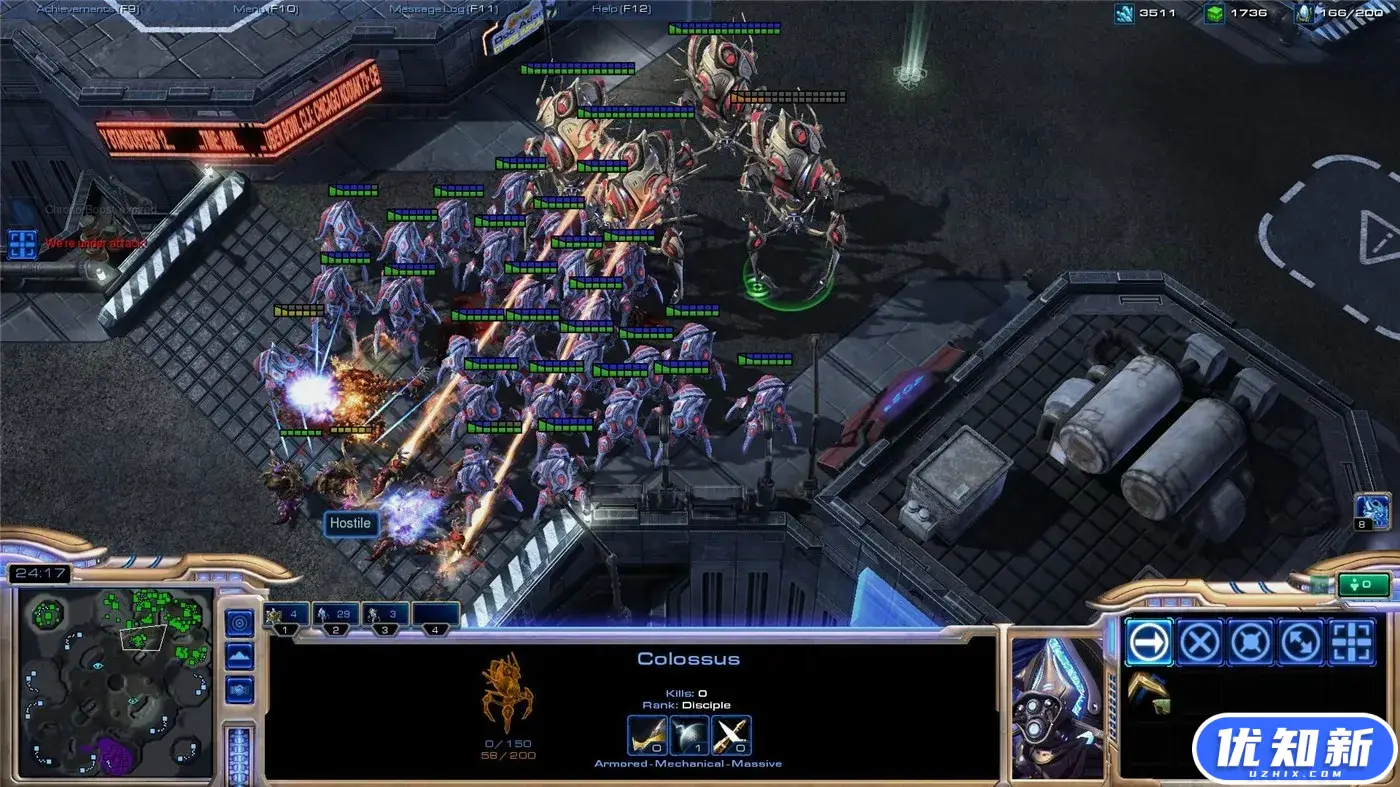The height and width of the screenshot is (787, 1400).
Task: Select the Attack command
Action: tap(1352, 642)
